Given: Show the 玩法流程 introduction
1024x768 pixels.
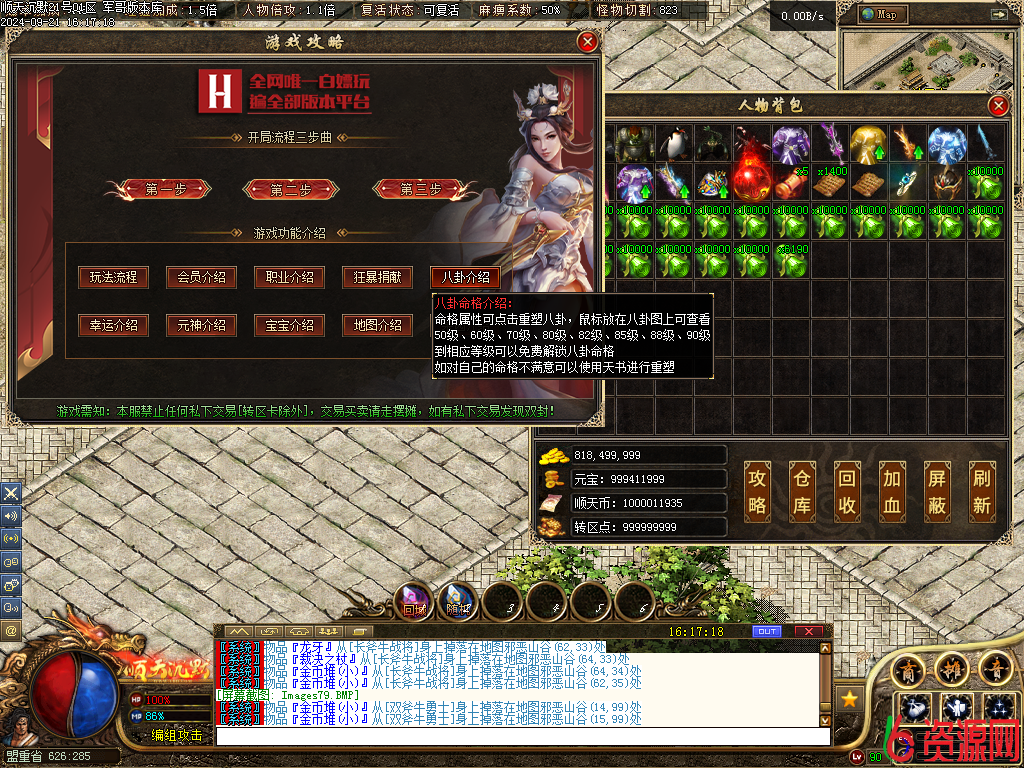Looking at the screenshot, I should 113,277.
